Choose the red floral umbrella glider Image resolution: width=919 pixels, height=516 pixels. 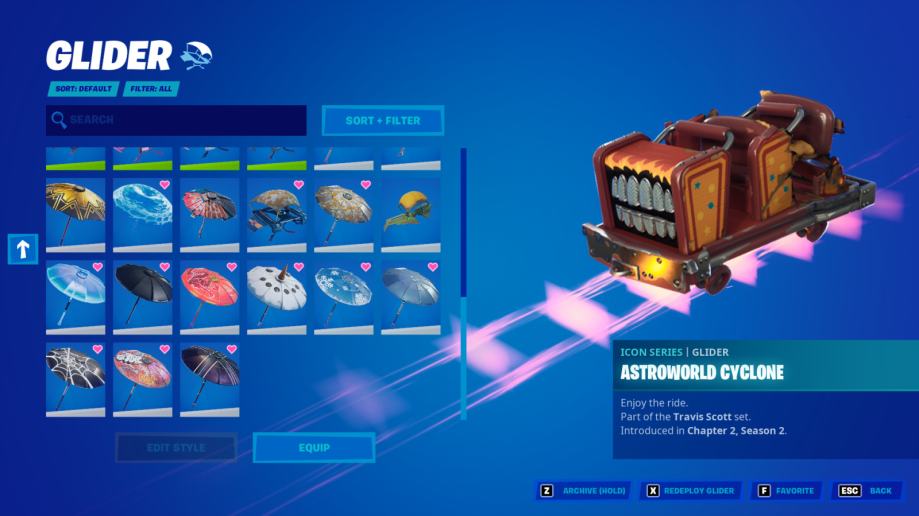209,296
